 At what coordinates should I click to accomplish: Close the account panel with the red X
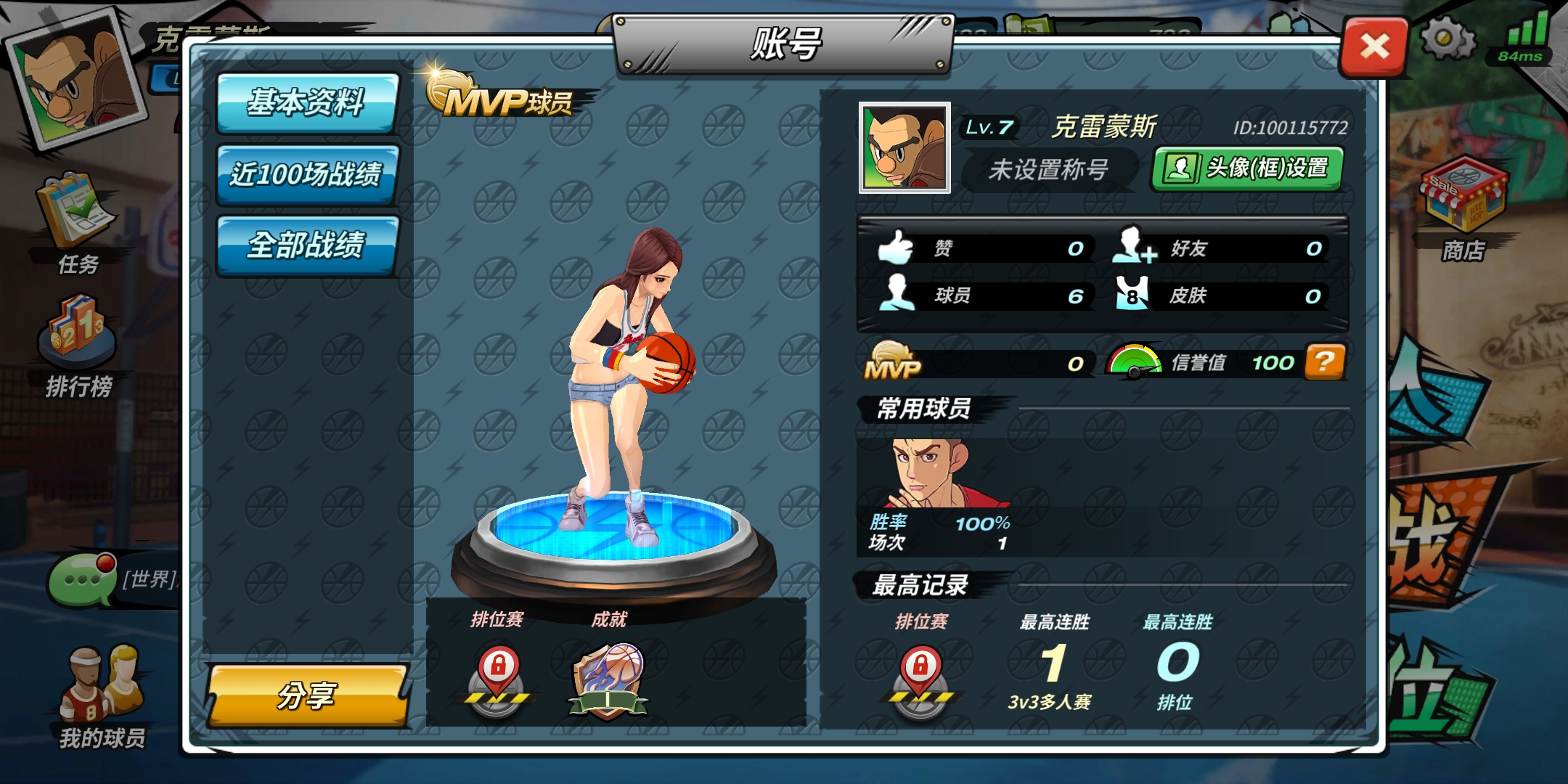pyautogui.click(x=1374, y=47)
